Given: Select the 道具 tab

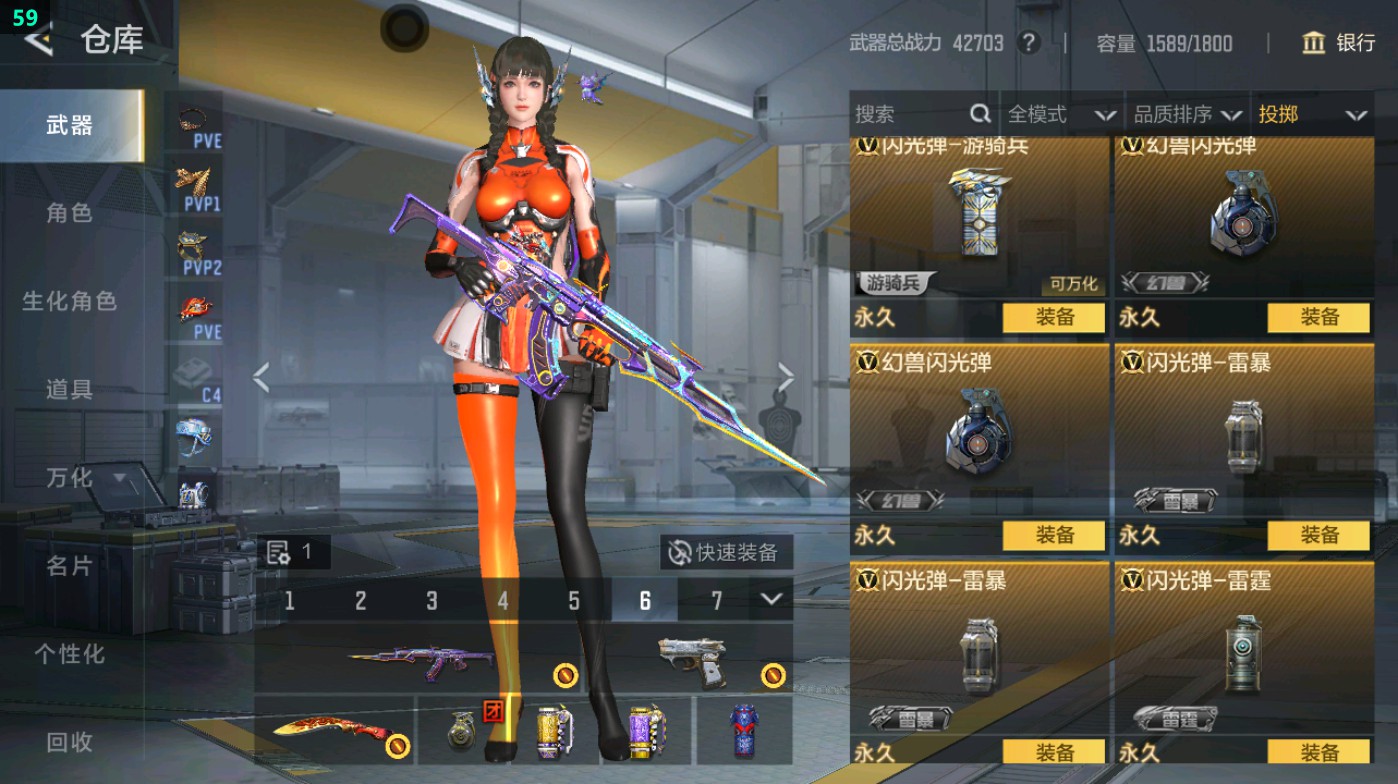Looking at the screenshot, I should (x=69, y=389).
